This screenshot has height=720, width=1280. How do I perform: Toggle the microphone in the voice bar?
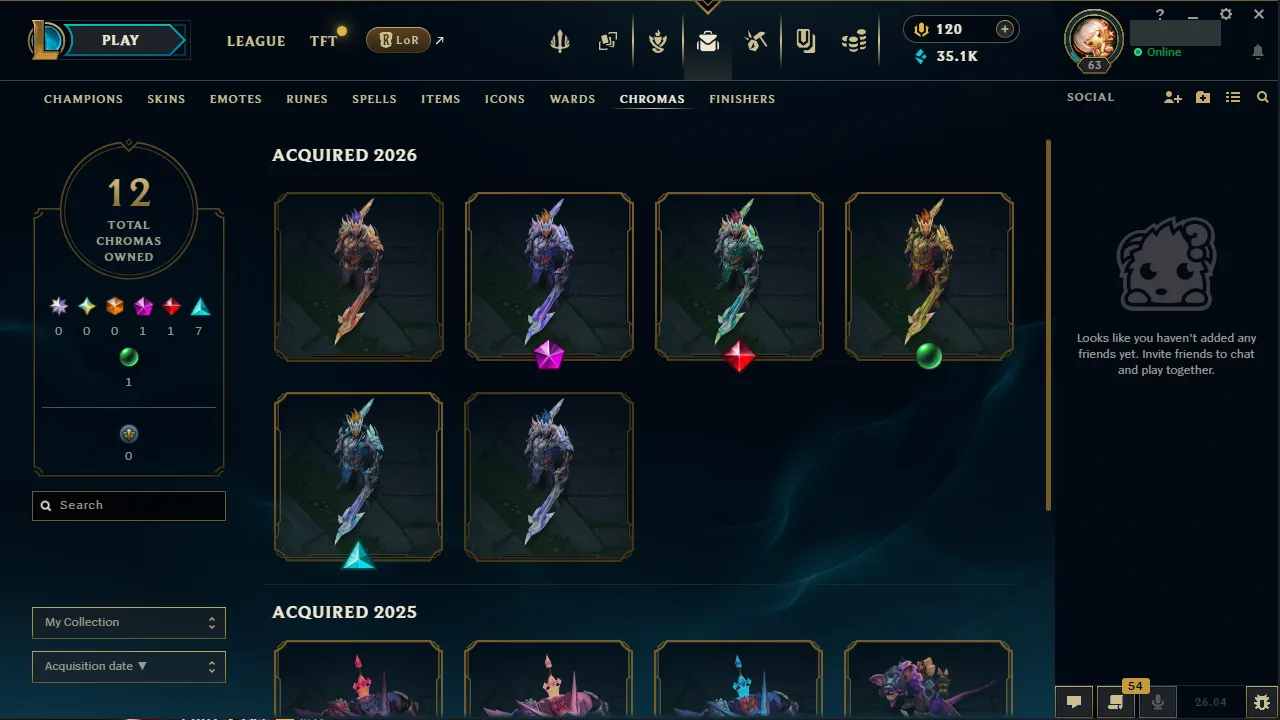pyautogui.click(x=1157, y=701)
